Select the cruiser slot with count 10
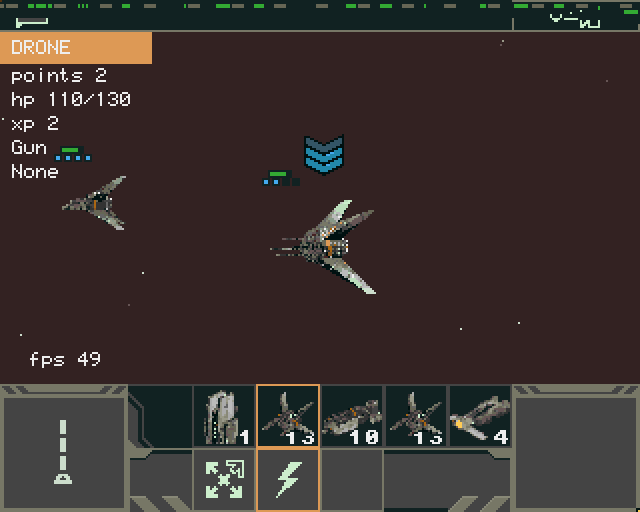This screenshot has width=640, height=512. [352, 416]
